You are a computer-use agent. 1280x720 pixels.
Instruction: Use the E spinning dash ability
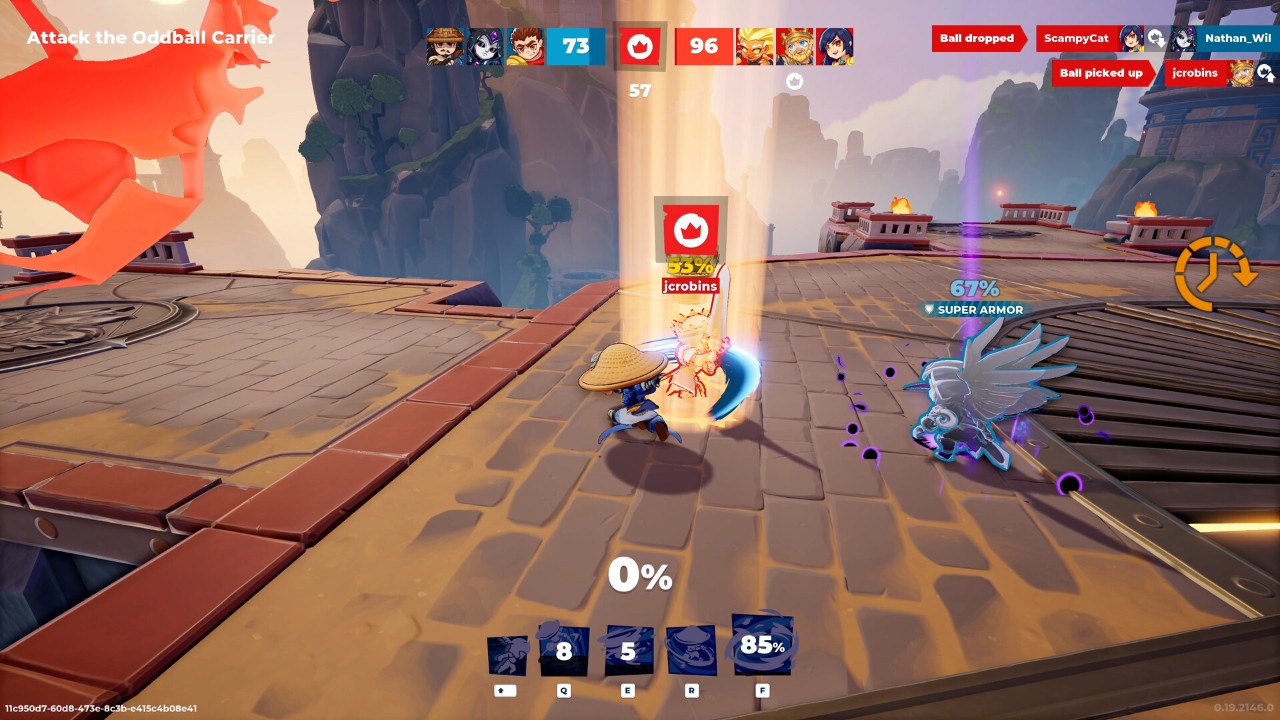pyautogui.click(x=628, y=651)
